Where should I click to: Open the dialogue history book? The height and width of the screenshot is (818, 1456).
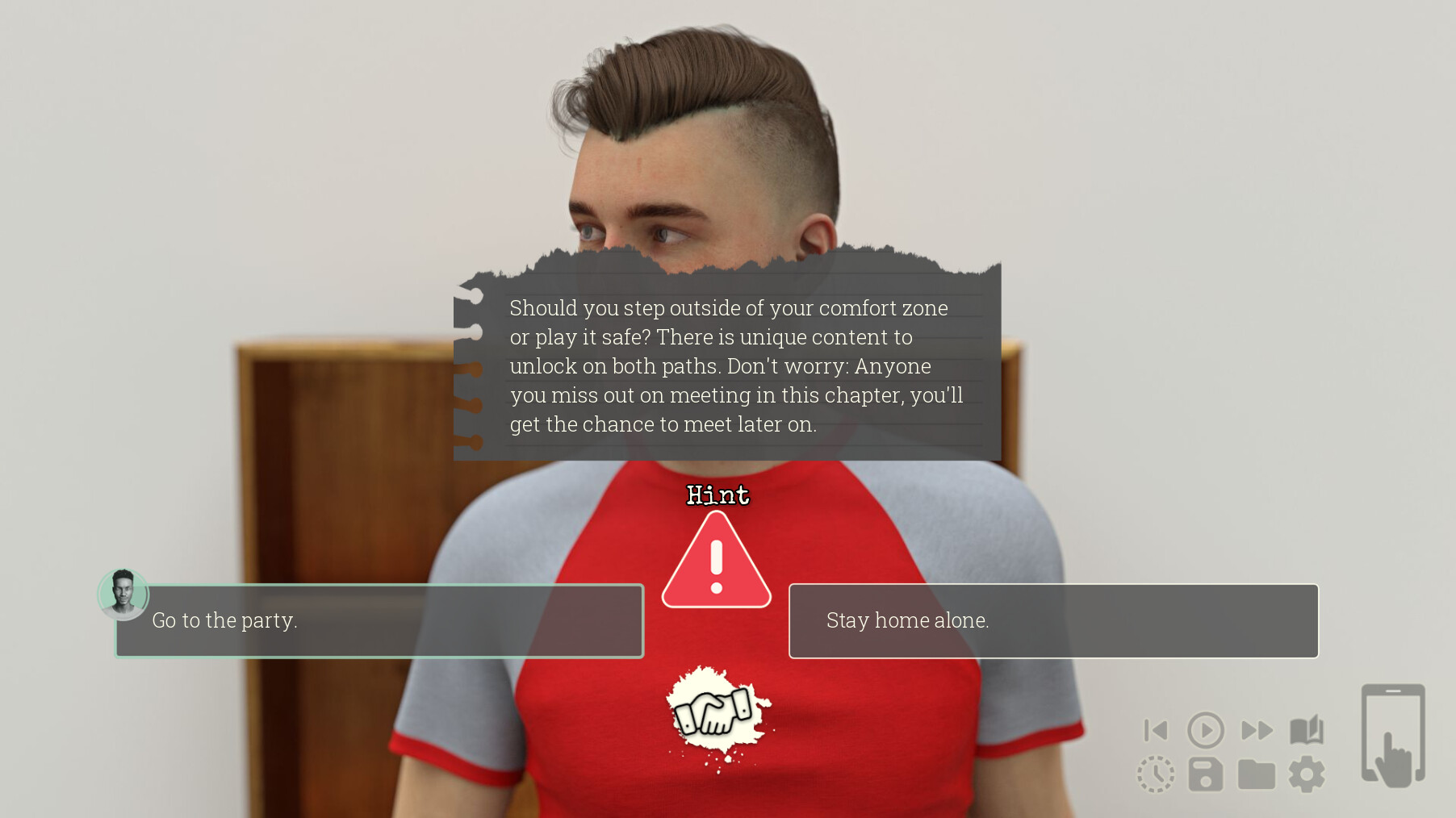[1306, 731]
